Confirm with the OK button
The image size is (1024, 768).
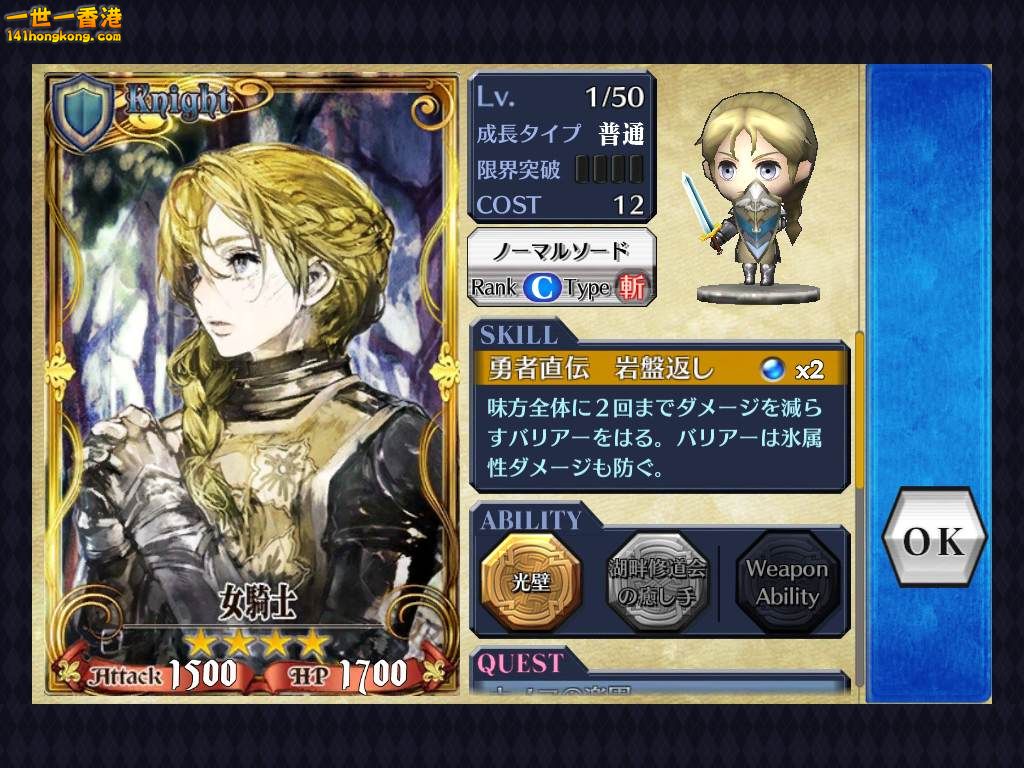(x=933, y=540)
